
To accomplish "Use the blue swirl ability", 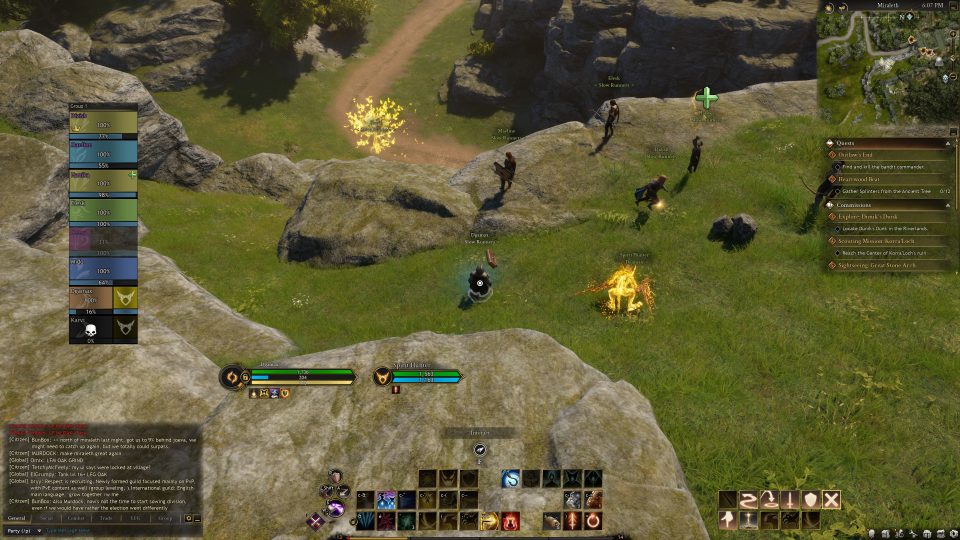I will pos(510,479).
